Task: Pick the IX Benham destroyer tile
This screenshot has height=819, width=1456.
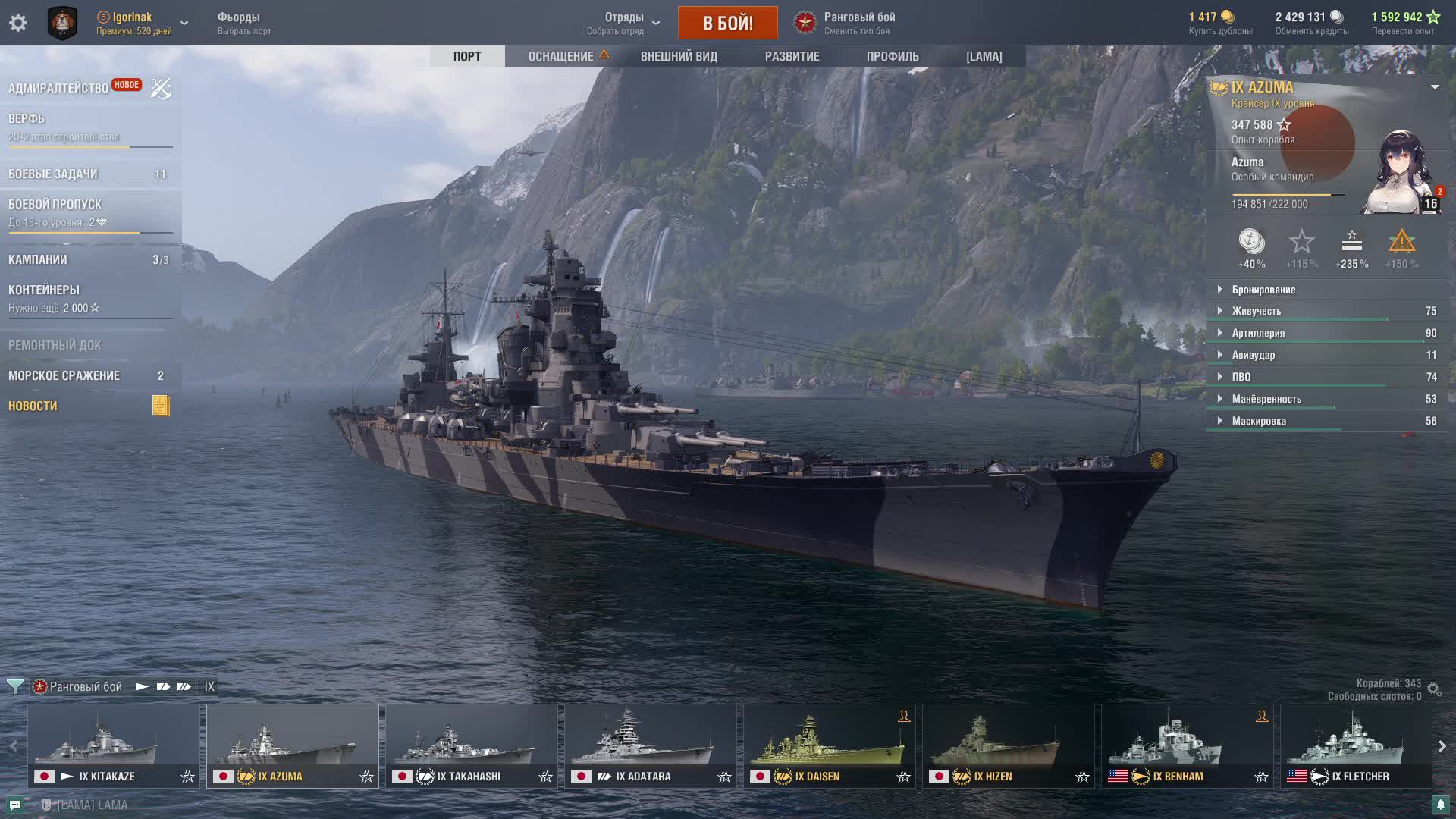Action: tap(1187, 745)
